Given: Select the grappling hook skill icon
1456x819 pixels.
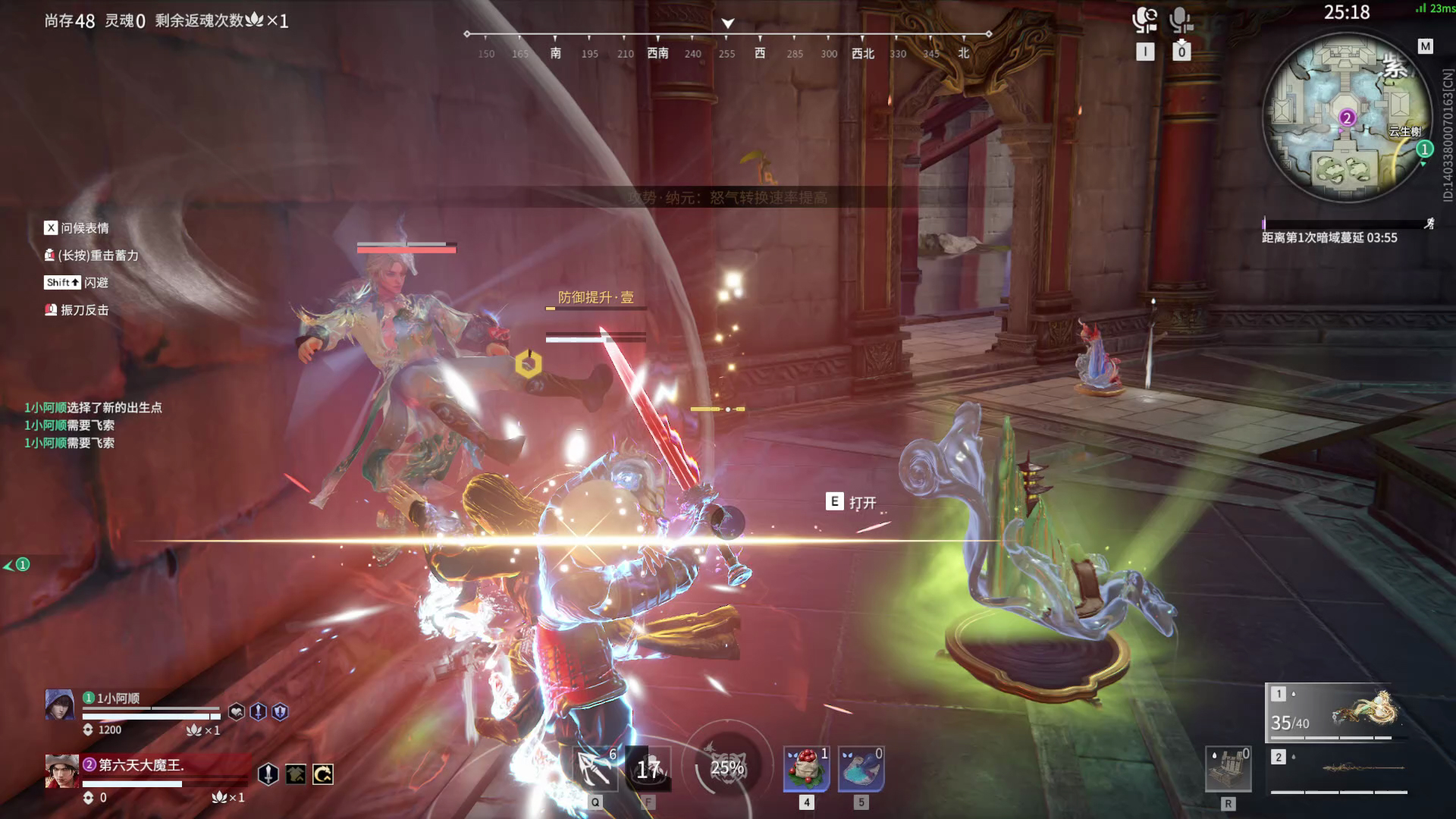Looking at the screenshot, I should tap(595, 767).
